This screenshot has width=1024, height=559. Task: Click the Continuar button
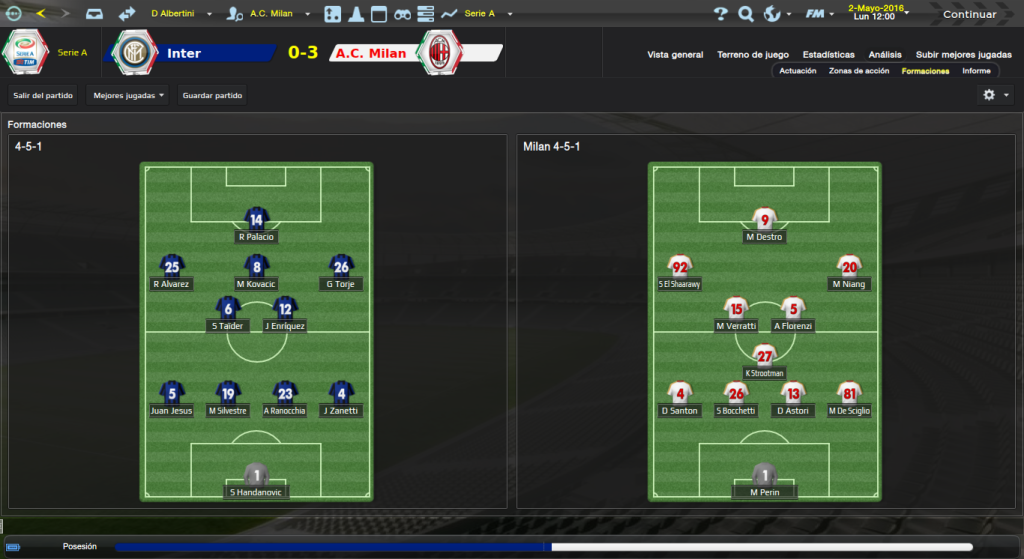969,14
